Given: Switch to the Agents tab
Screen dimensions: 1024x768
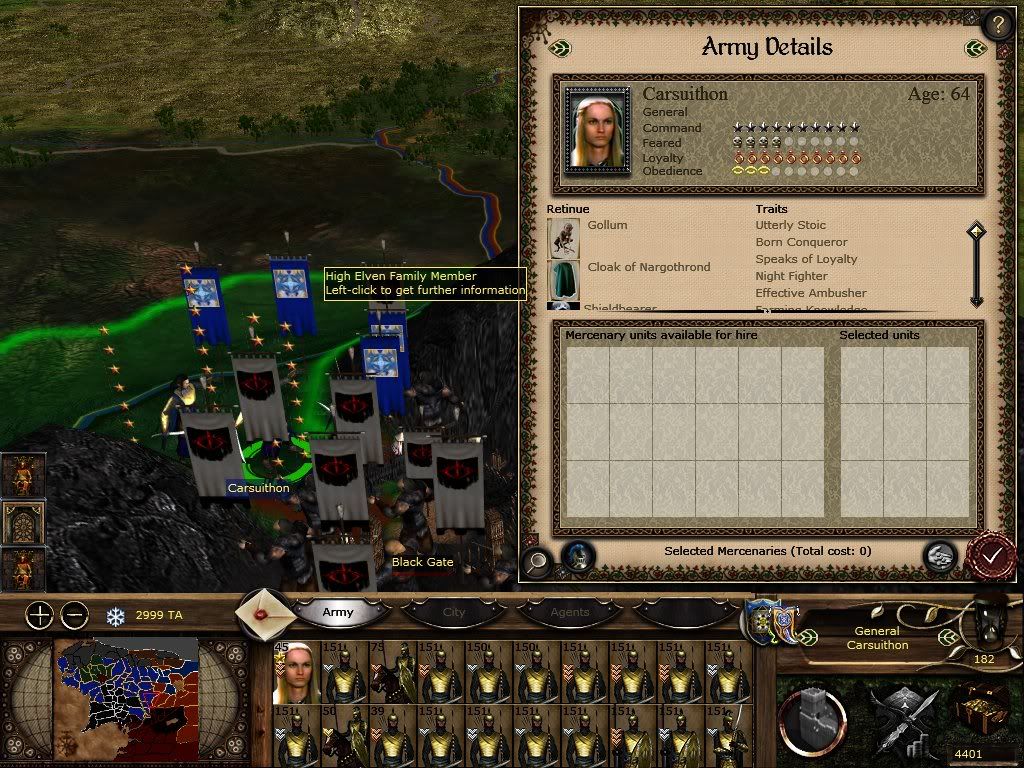Looking at the screenshot, I should tap(570, 612).
